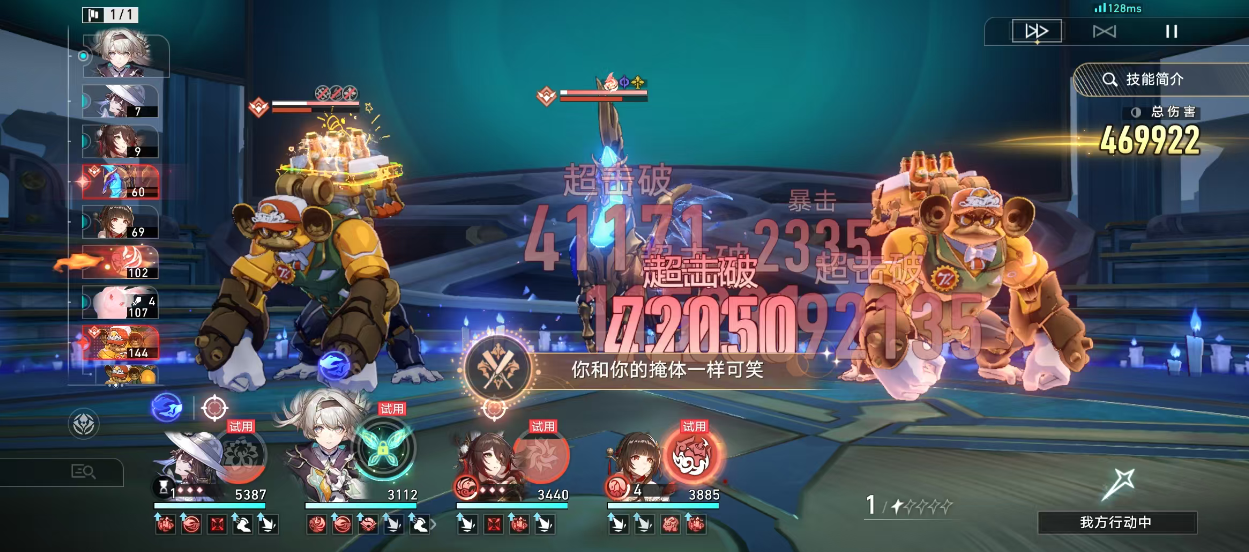This screenshot has height=552, width=1249.
Task: Activate the red pinwheel ultimate icon
Action: point(540,453)
